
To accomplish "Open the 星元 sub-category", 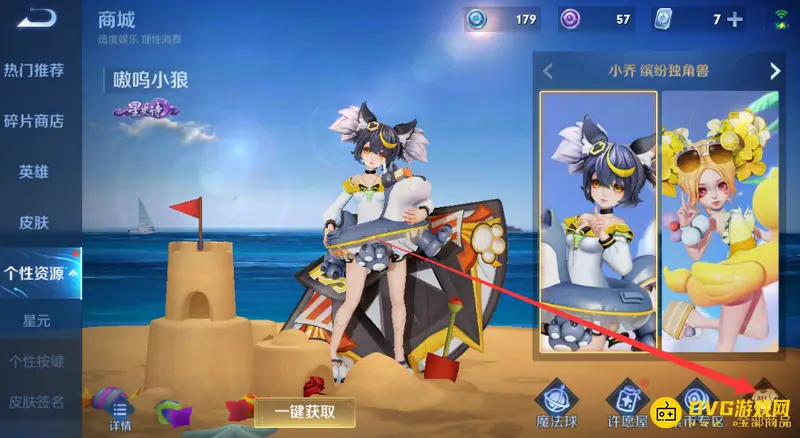I will (x=36, y=321).
